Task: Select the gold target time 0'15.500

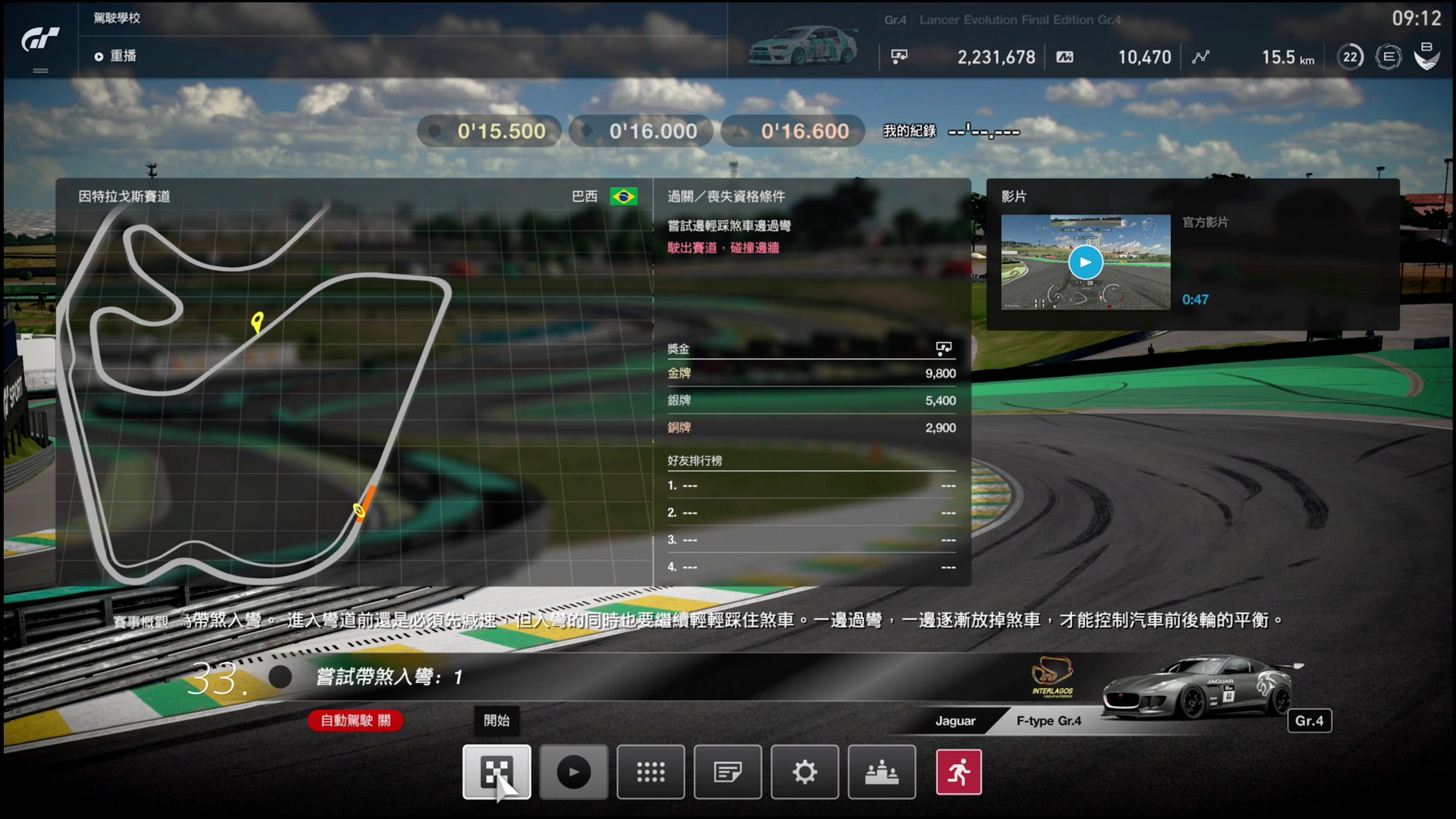Action: click(x=488, y=130)
